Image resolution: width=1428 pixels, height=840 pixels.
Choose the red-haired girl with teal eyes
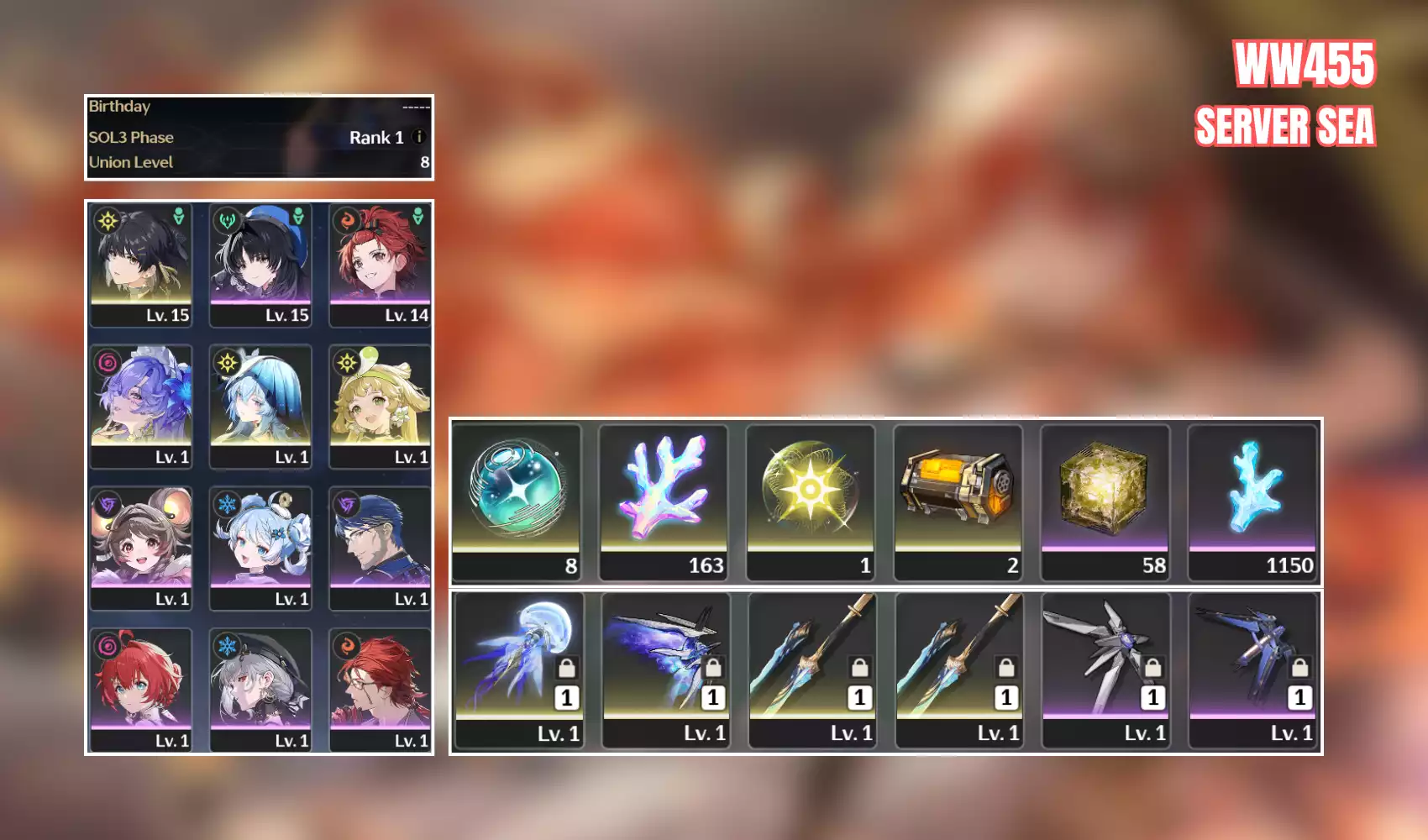click(141, 690)
